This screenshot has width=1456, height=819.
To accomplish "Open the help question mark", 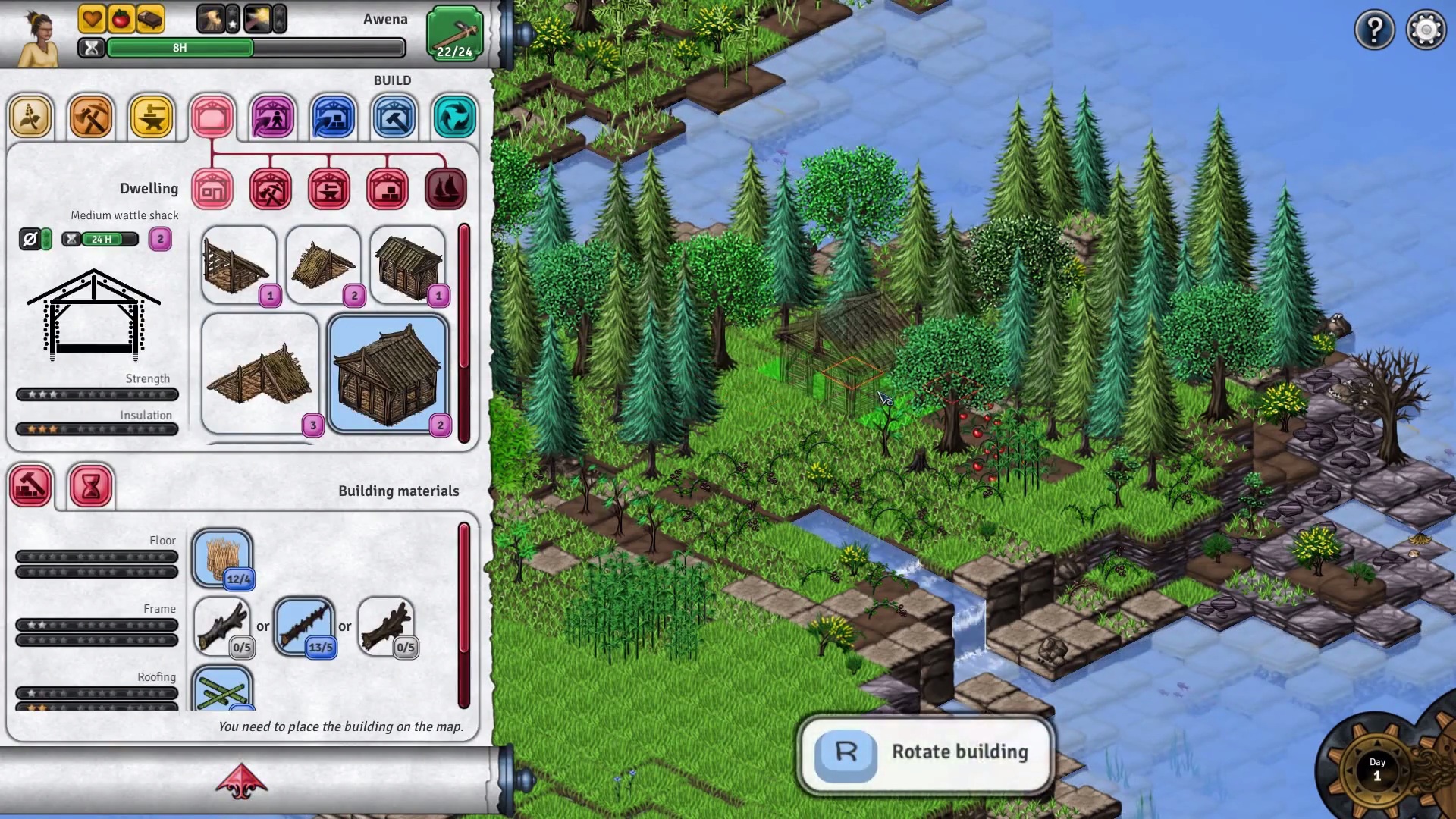I will pos(1375,30).
